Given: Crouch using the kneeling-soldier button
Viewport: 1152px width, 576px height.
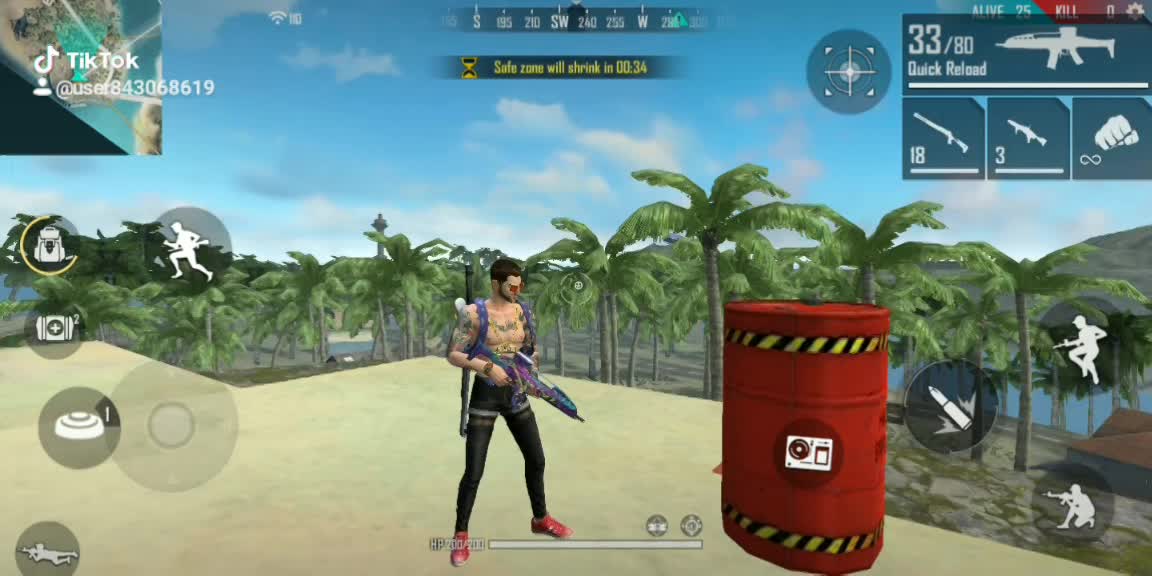Looking at the screenshot, I should click(1072, 504).
